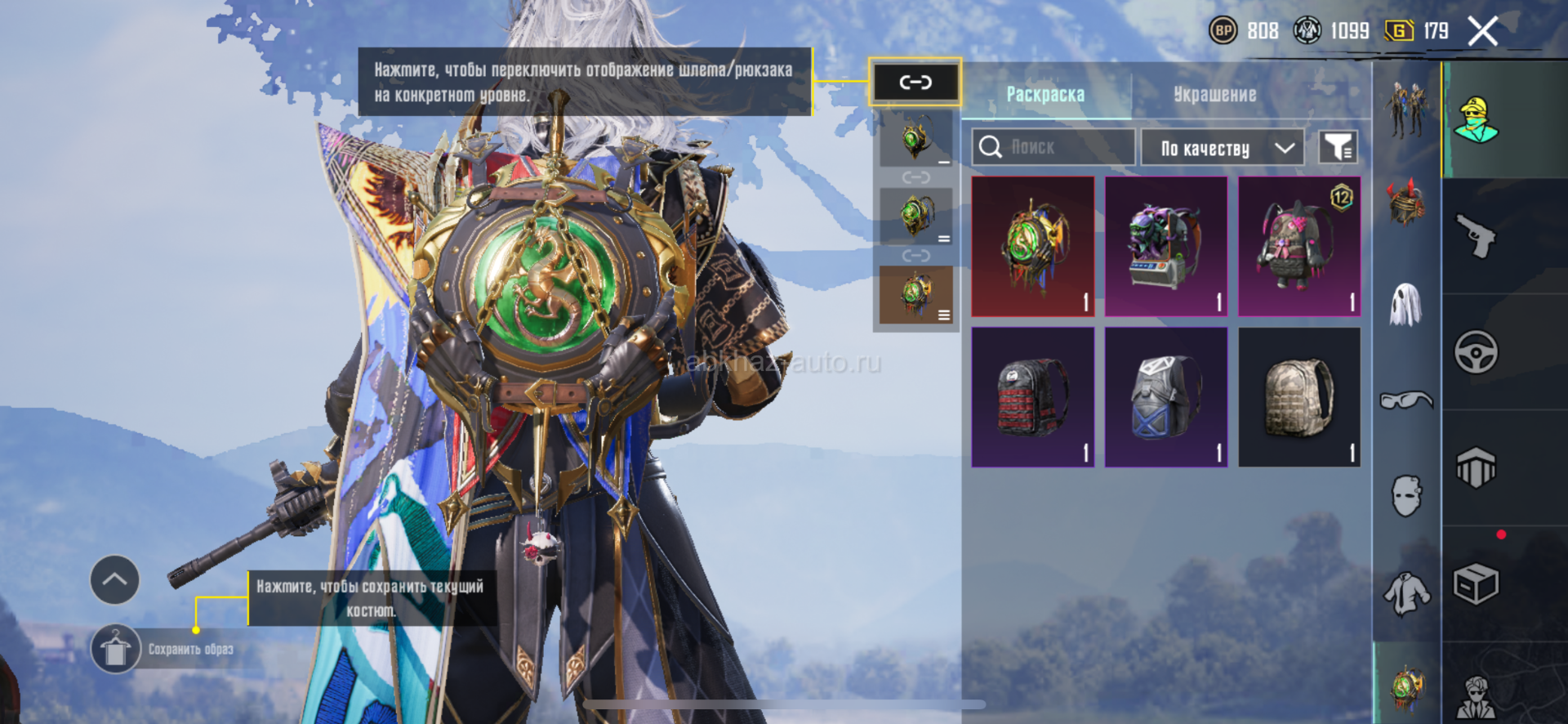
Task: Choose the grey and blue backpack skin
Action: click(1166, 397)
